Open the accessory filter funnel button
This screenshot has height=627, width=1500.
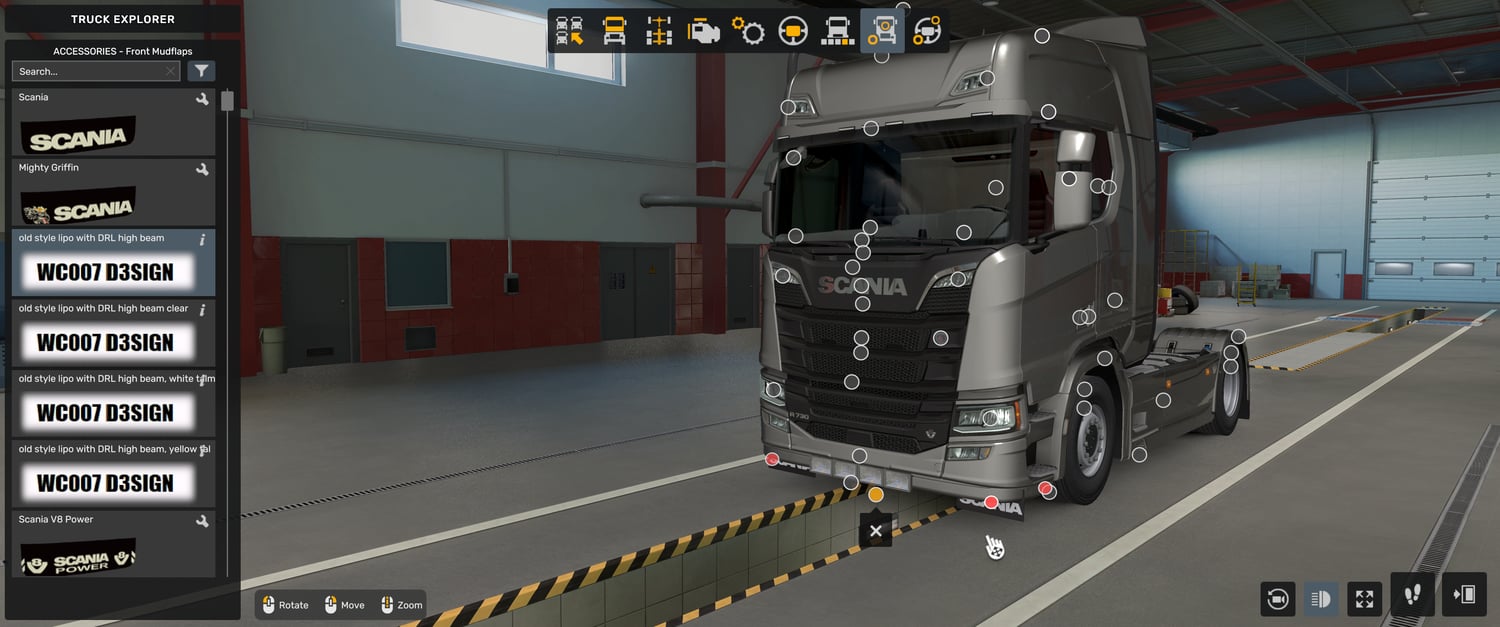tap(201, 71)
